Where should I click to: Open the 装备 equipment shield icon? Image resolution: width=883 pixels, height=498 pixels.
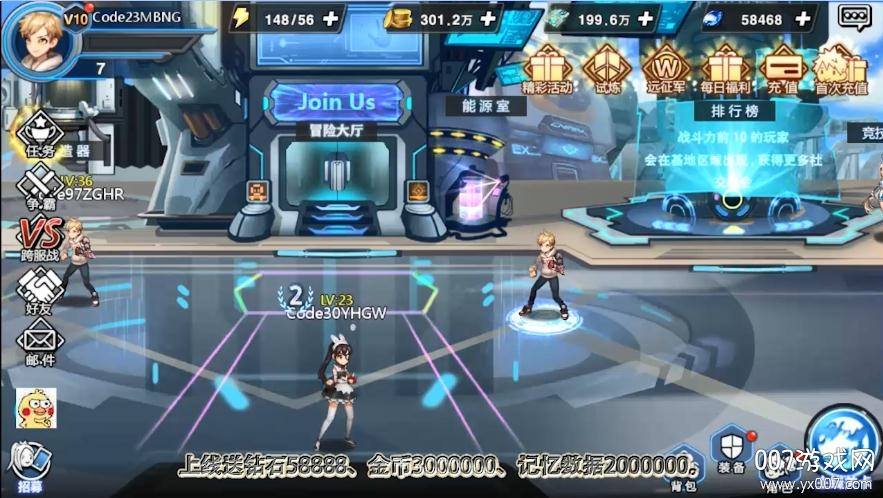[x=731, y=451]
